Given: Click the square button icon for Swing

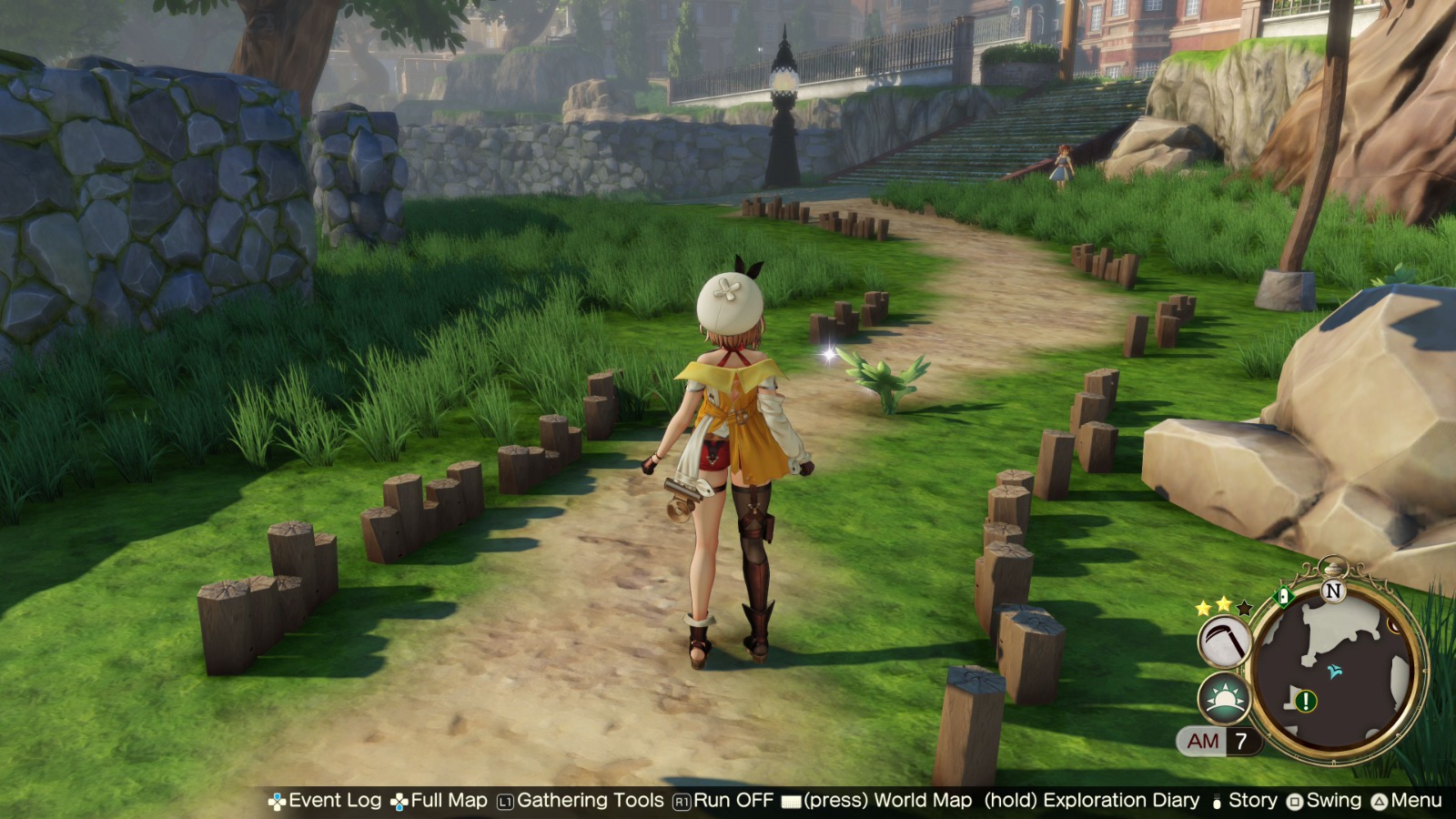Looking at the screenshot, I should 1295,801.
